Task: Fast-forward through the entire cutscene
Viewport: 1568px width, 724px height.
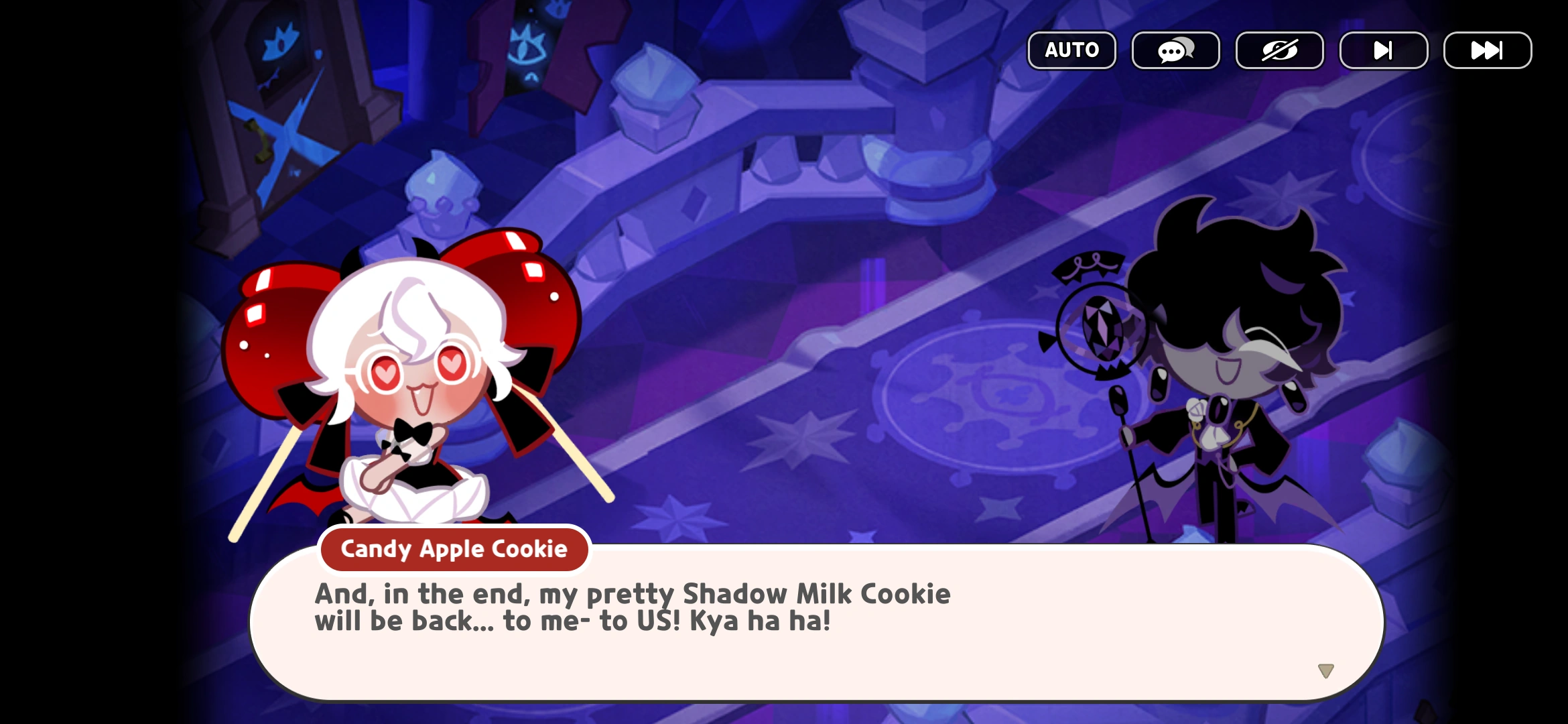Action: pos(1486,50)
